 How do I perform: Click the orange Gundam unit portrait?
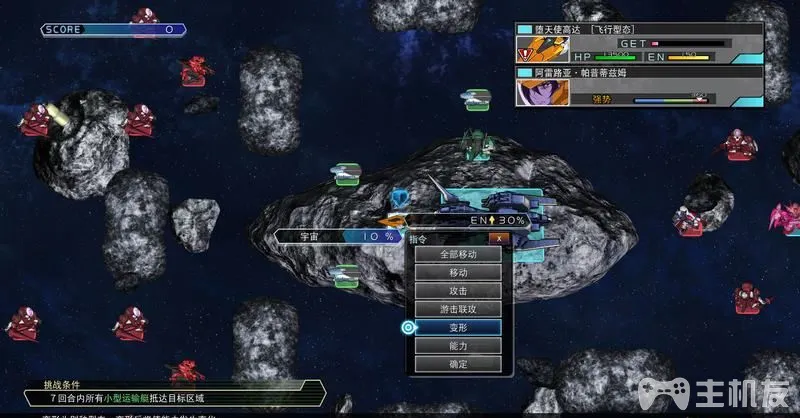(535, 49)
